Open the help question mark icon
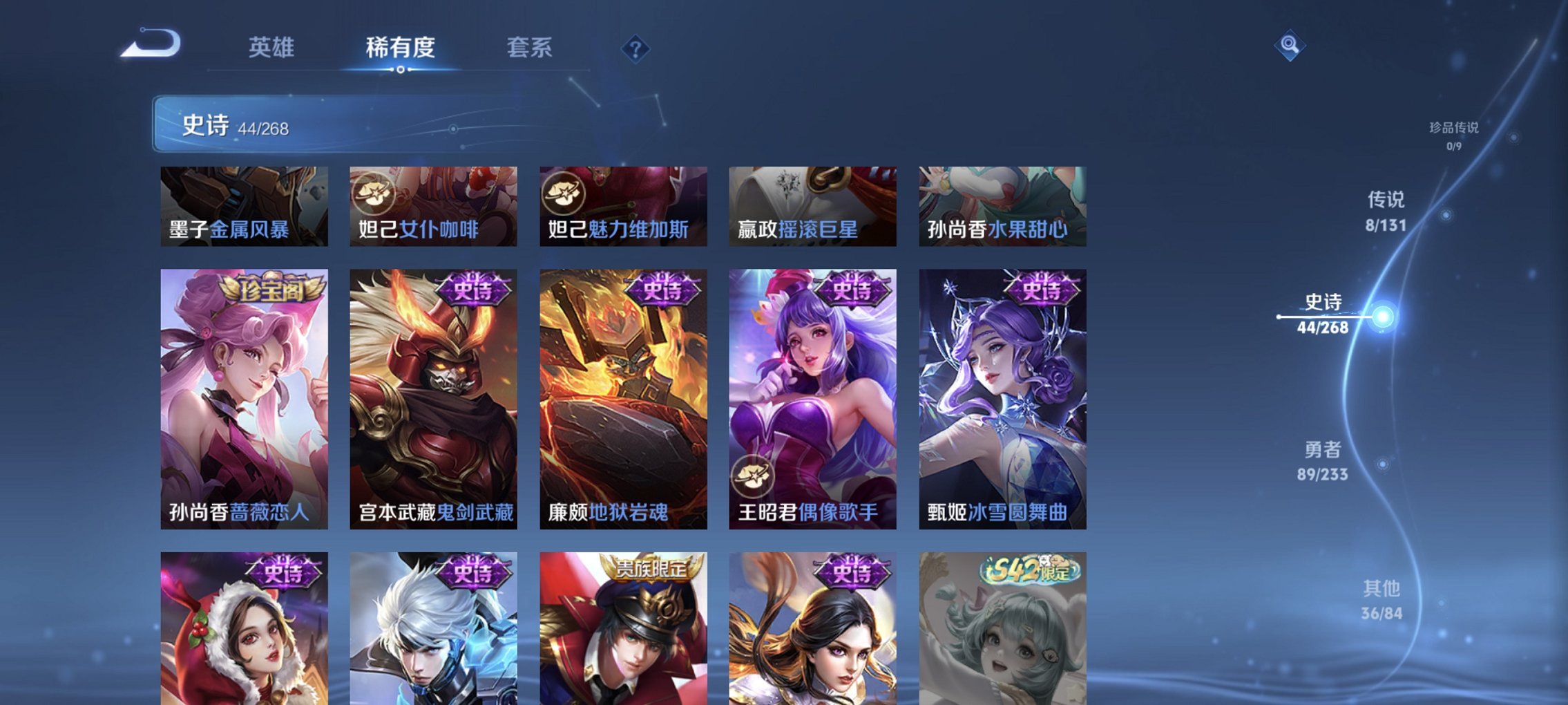1568x705 pixels. (x=637, y=48)
